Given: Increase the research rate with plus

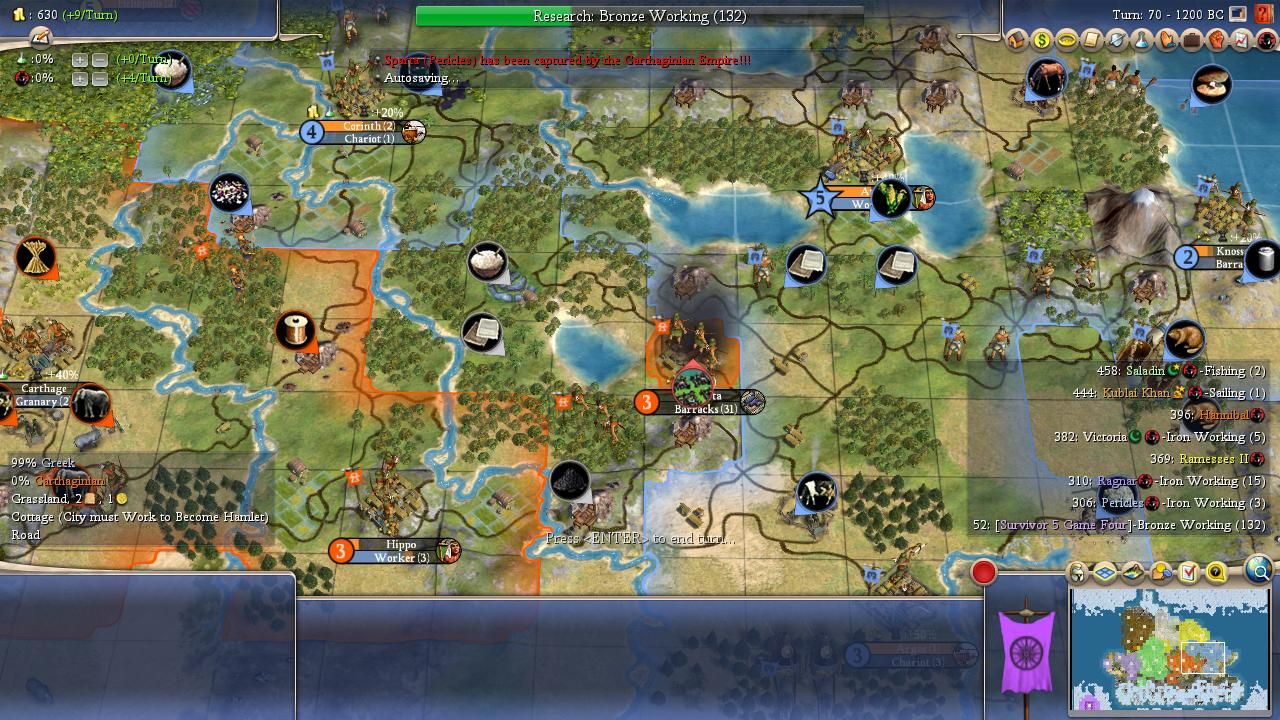Looking at the screenshot, I should coord(80,60).
